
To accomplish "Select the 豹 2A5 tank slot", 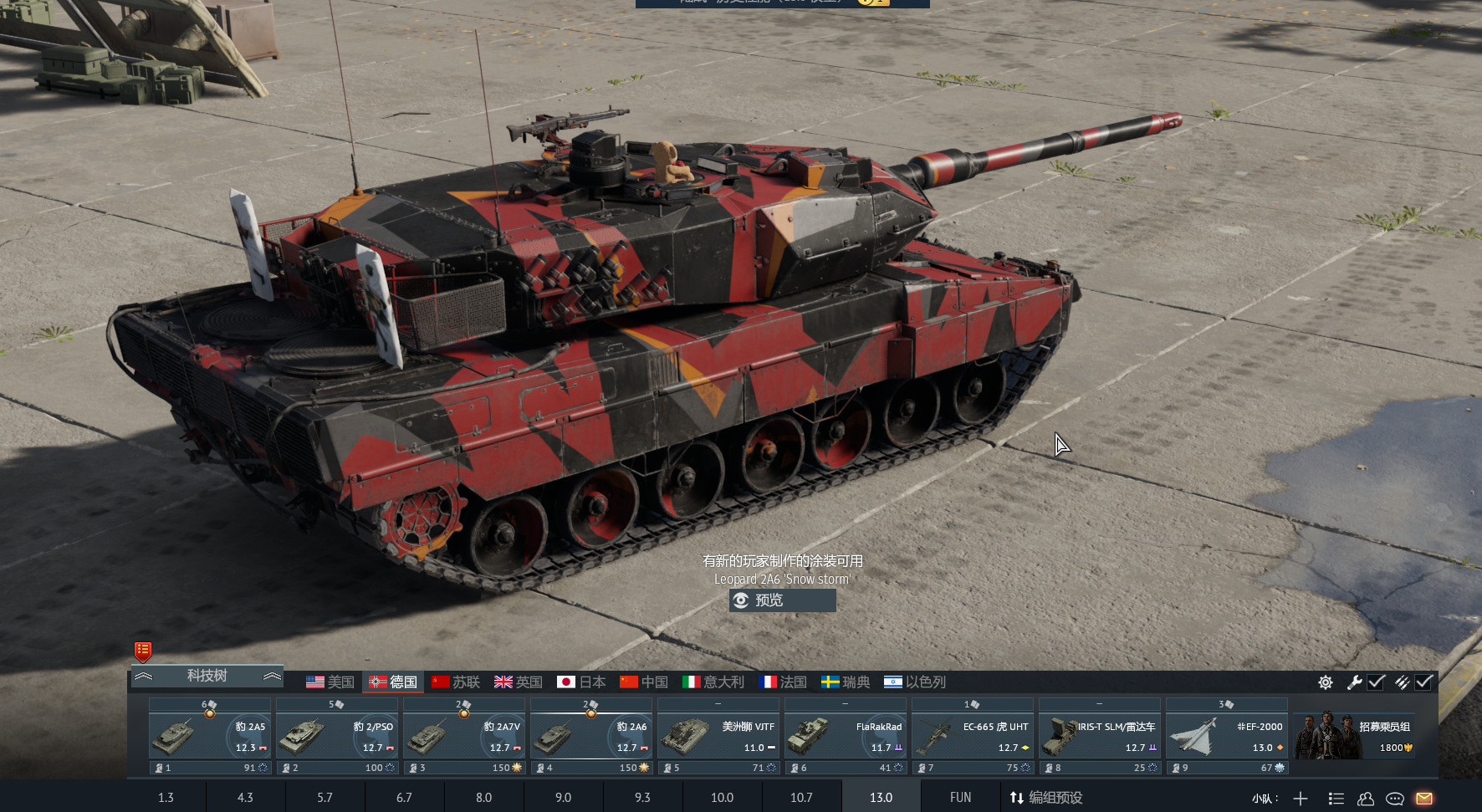I will pos(210,737).
